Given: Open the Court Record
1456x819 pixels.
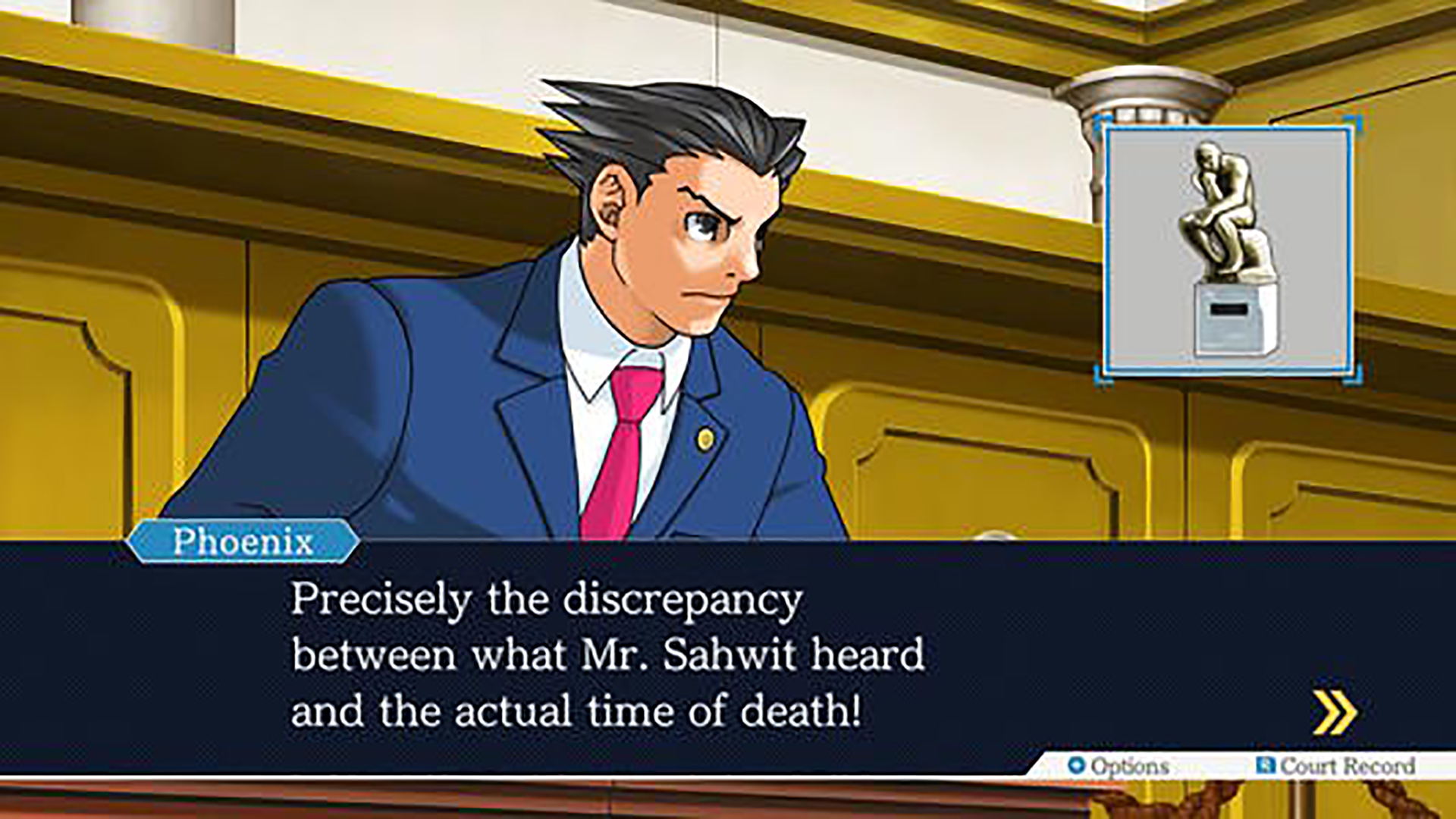Looking at the screenshot, I should [x=1337, y=766].
